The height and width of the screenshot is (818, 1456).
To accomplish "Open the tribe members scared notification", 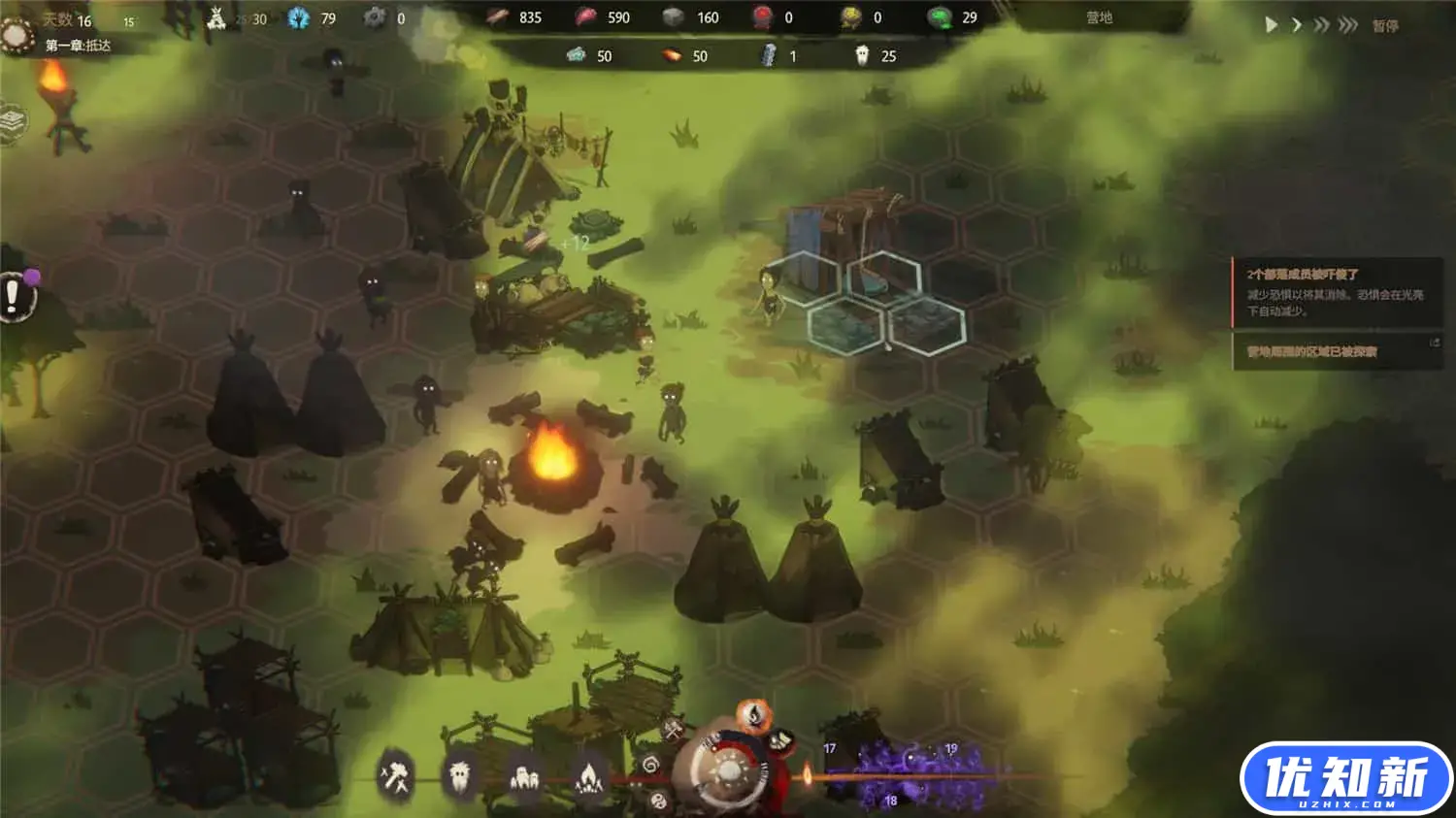I will [1336, 291].
